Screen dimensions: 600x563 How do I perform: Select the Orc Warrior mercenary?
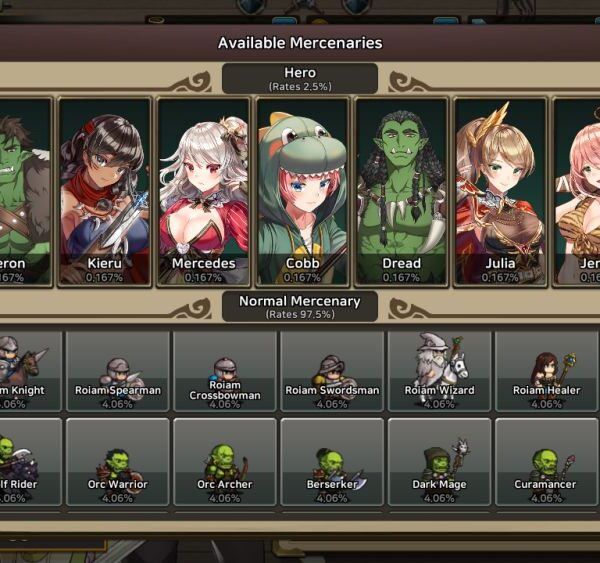tap(118, 462)
